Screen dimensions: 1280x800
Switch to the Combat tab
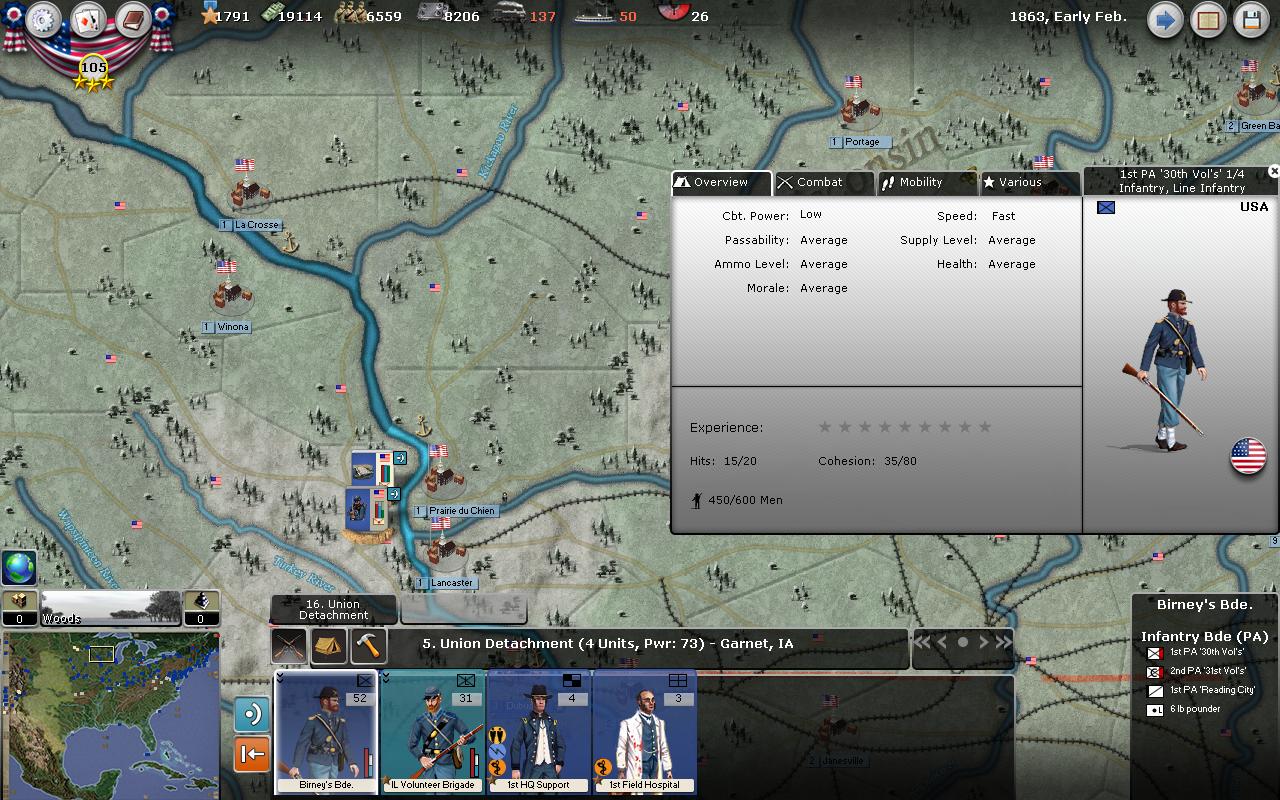click(x=824, y=183)
